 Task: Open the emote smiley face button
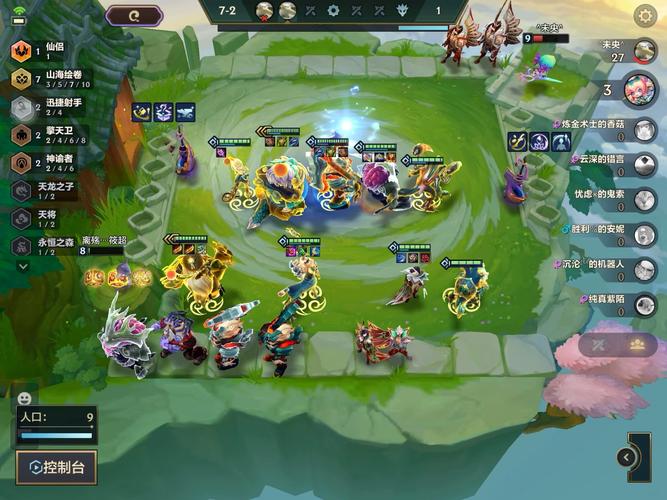(x=25, y=398)
